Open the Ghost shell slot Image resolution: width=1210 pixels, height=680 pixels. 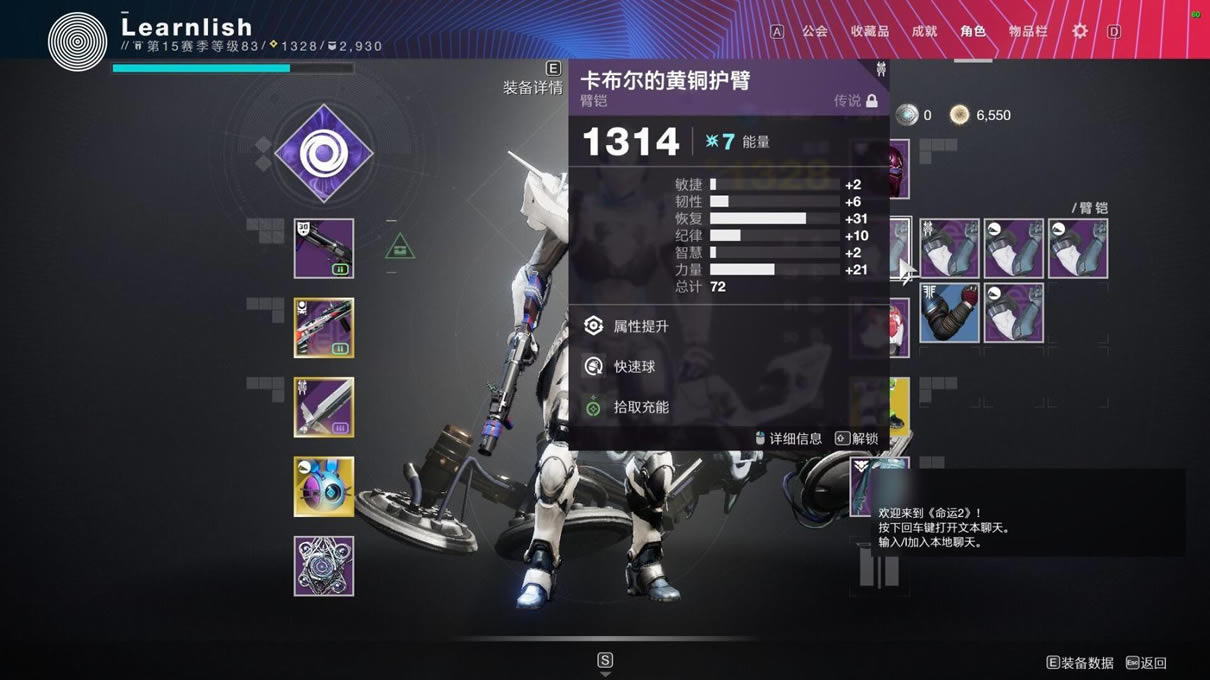(324, 487)
